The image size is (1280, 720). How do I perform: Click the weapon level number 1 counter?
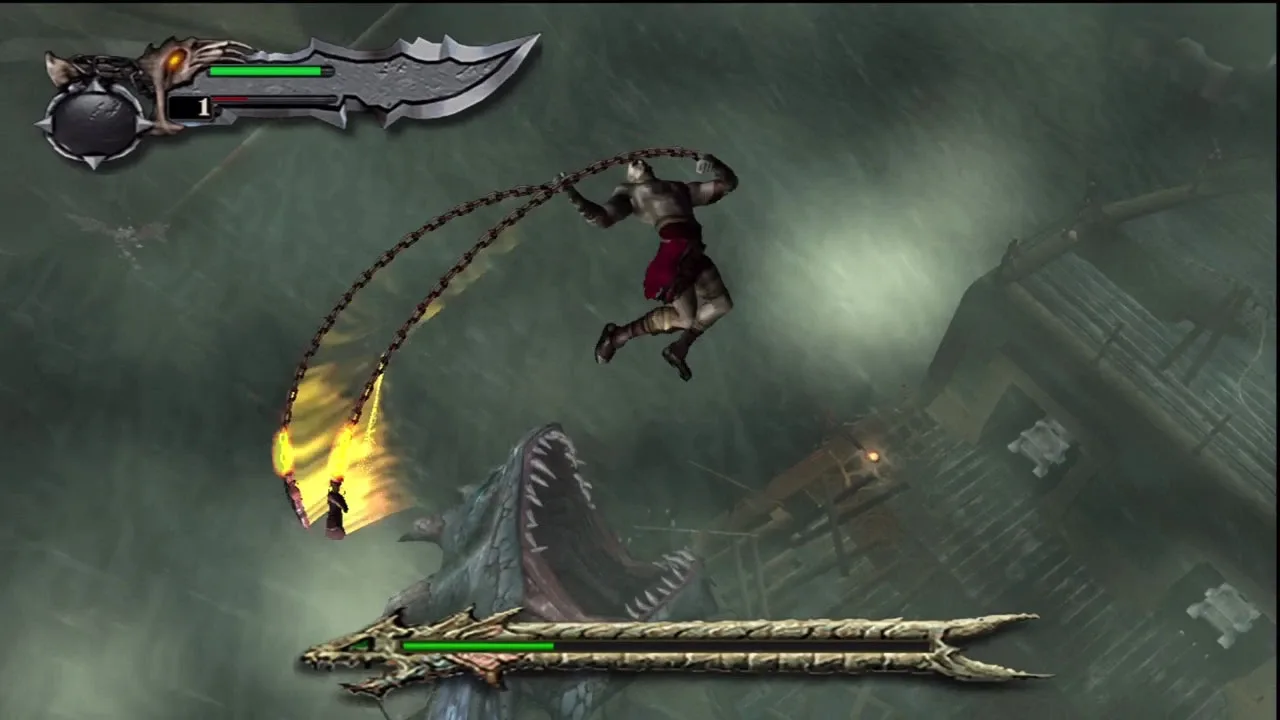[203, 108]
